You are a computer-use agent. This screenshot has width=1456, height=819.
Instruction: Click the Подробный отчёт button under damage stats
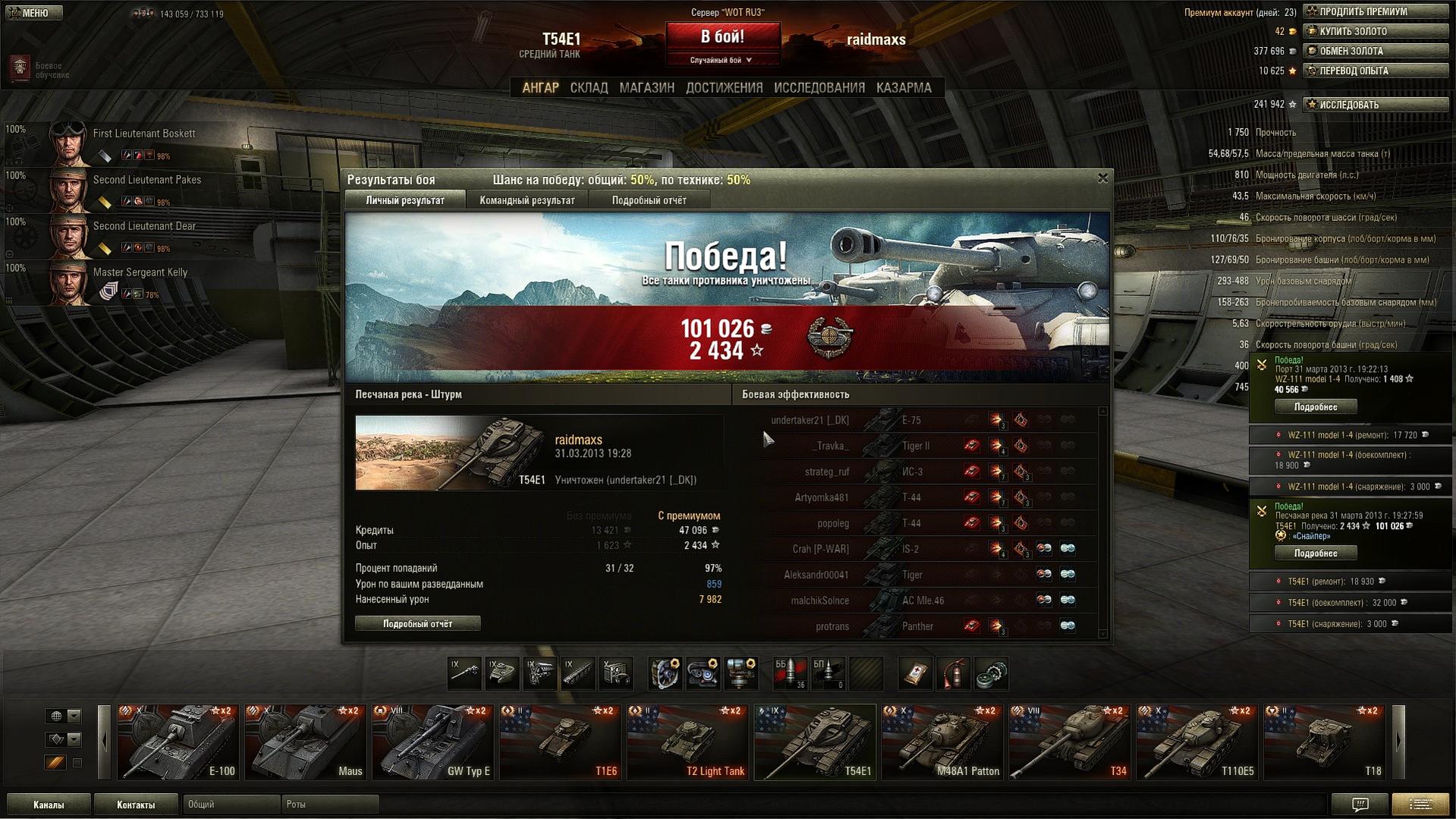click(x=417, y=624)
